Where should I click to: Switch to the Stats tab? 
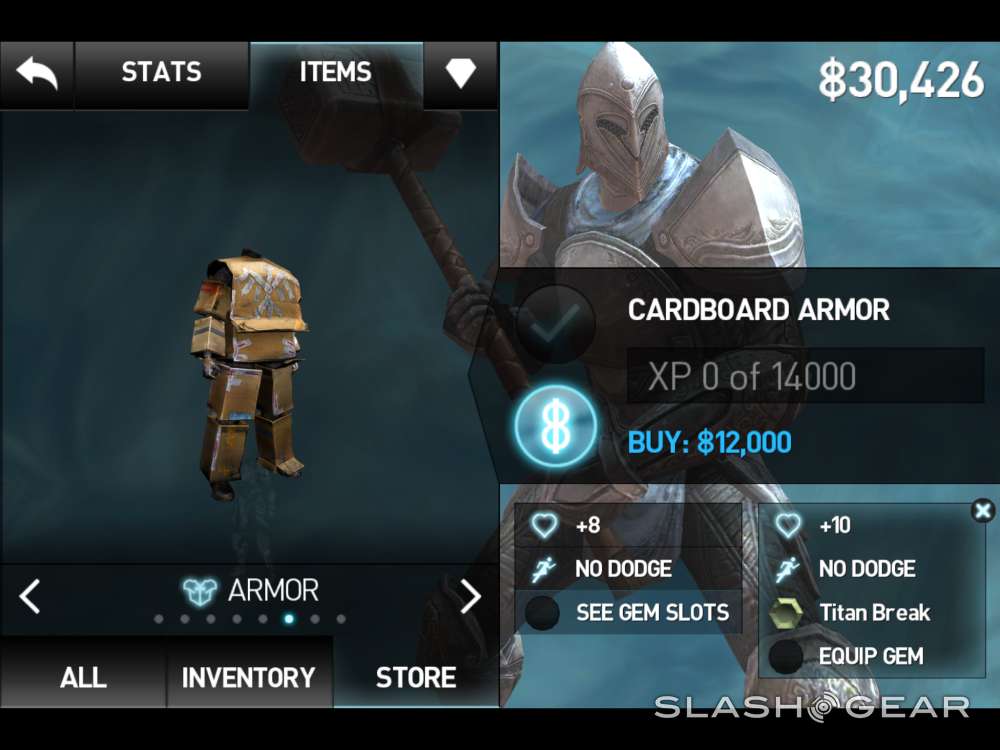161,73
